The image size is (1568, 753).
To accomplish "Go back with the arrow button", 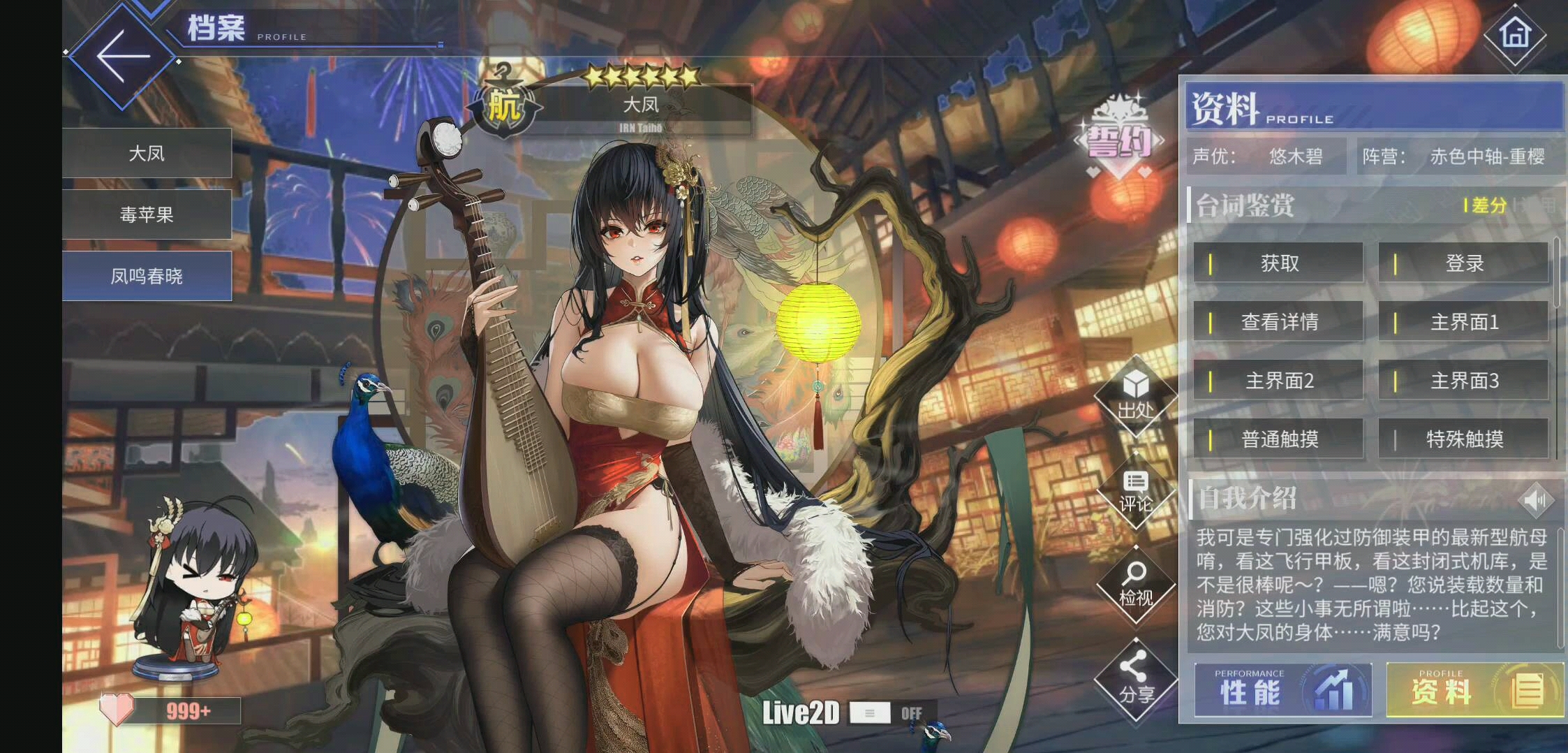I will coord(123,57).
